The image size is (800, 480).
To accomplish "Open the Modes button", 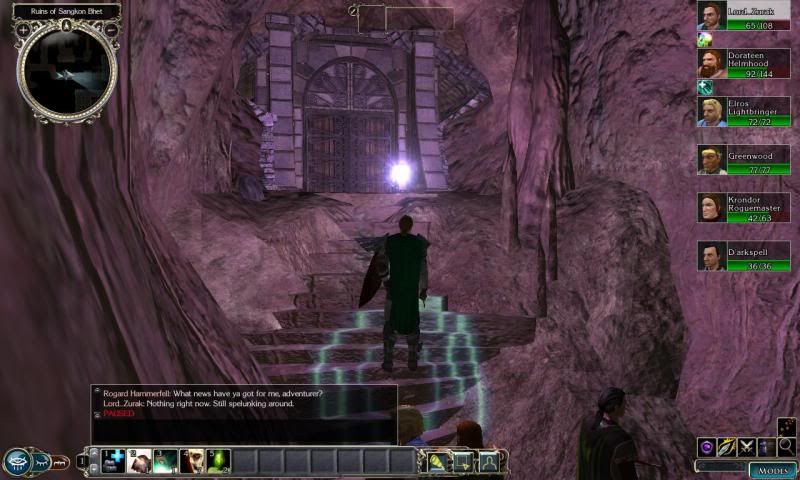I will [772, 469].
